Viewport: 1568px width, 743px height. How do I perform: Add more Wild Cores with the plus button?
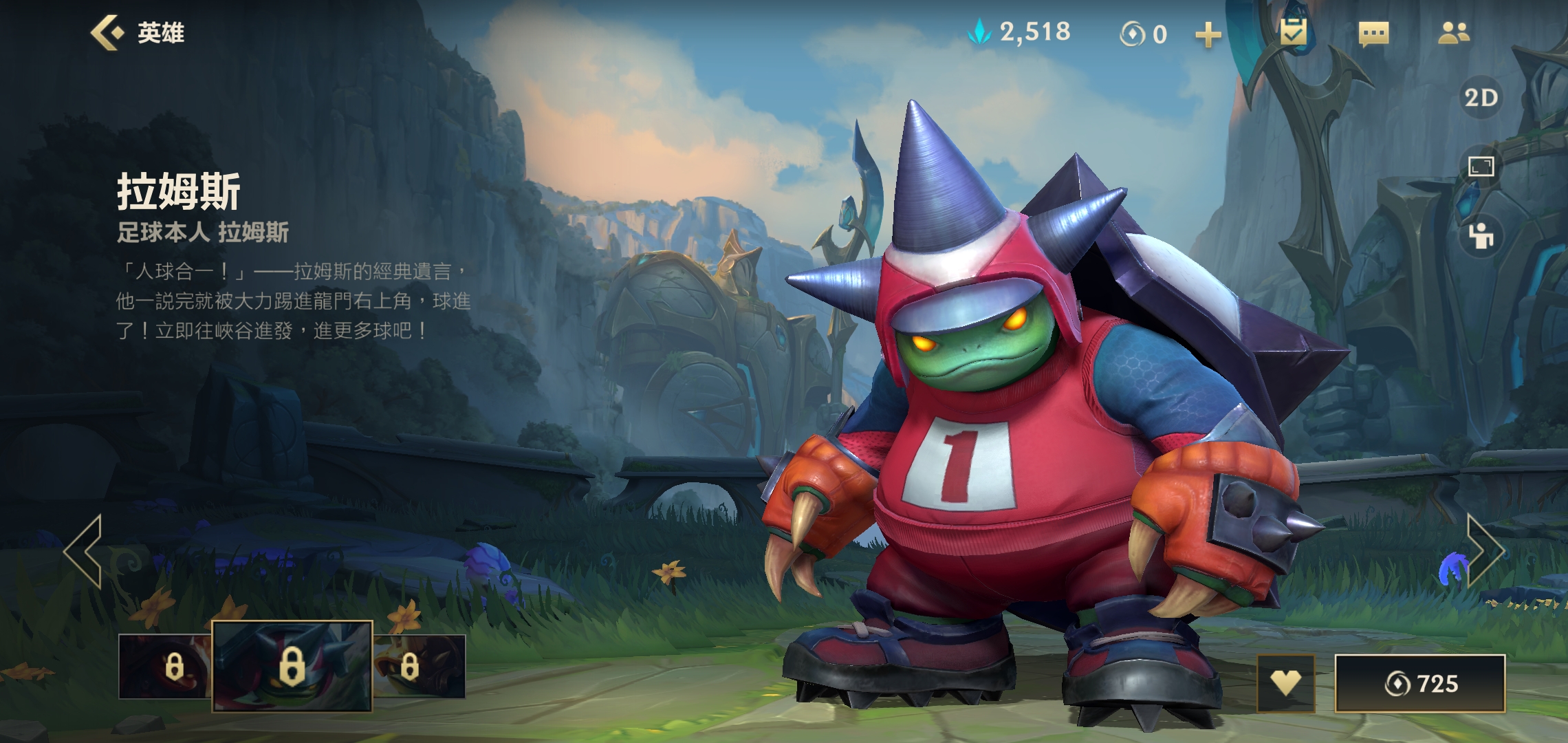click(1208, 34)
